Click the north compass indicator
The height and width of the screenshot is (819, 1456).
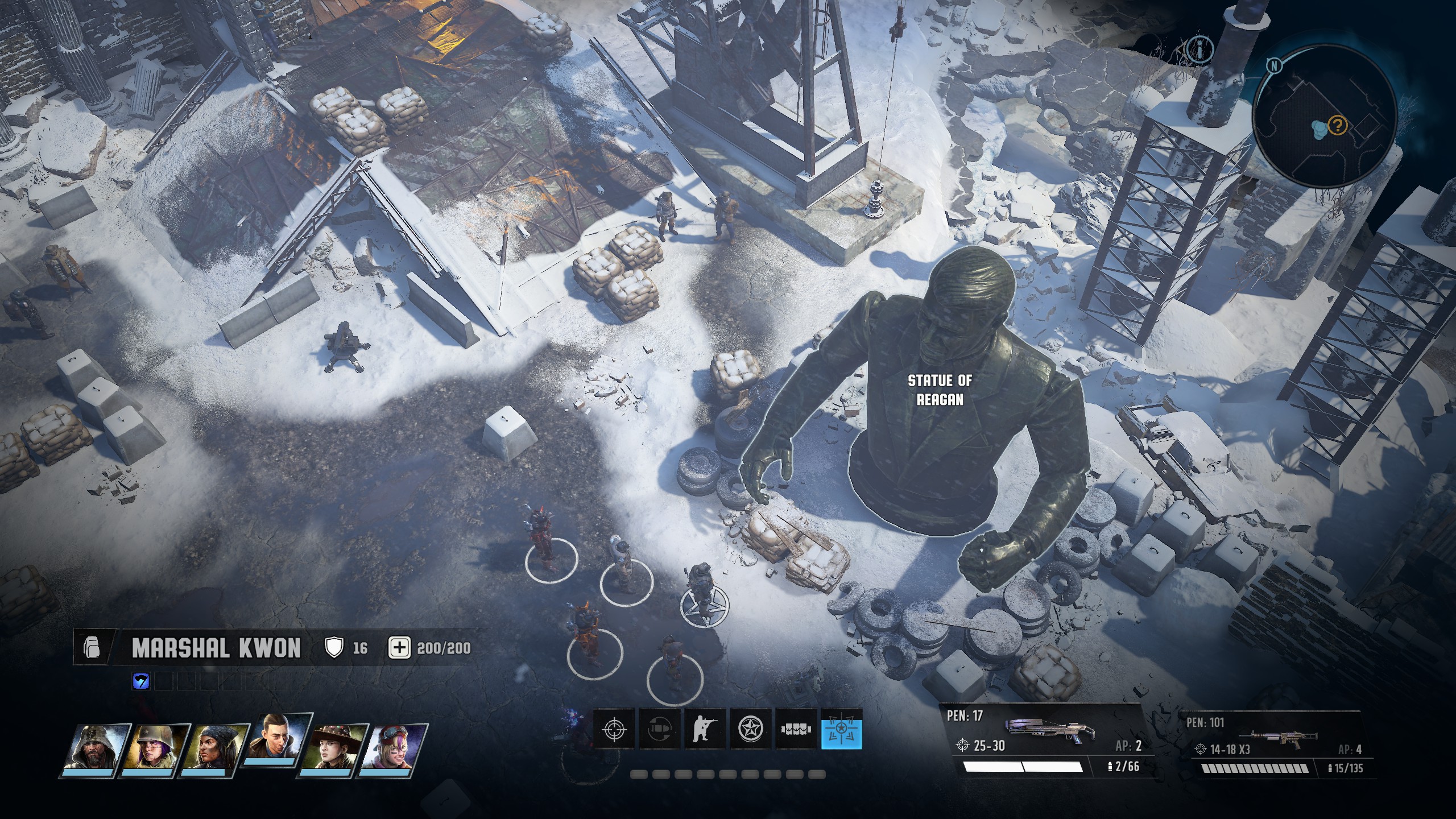(x=1275, y=65)
